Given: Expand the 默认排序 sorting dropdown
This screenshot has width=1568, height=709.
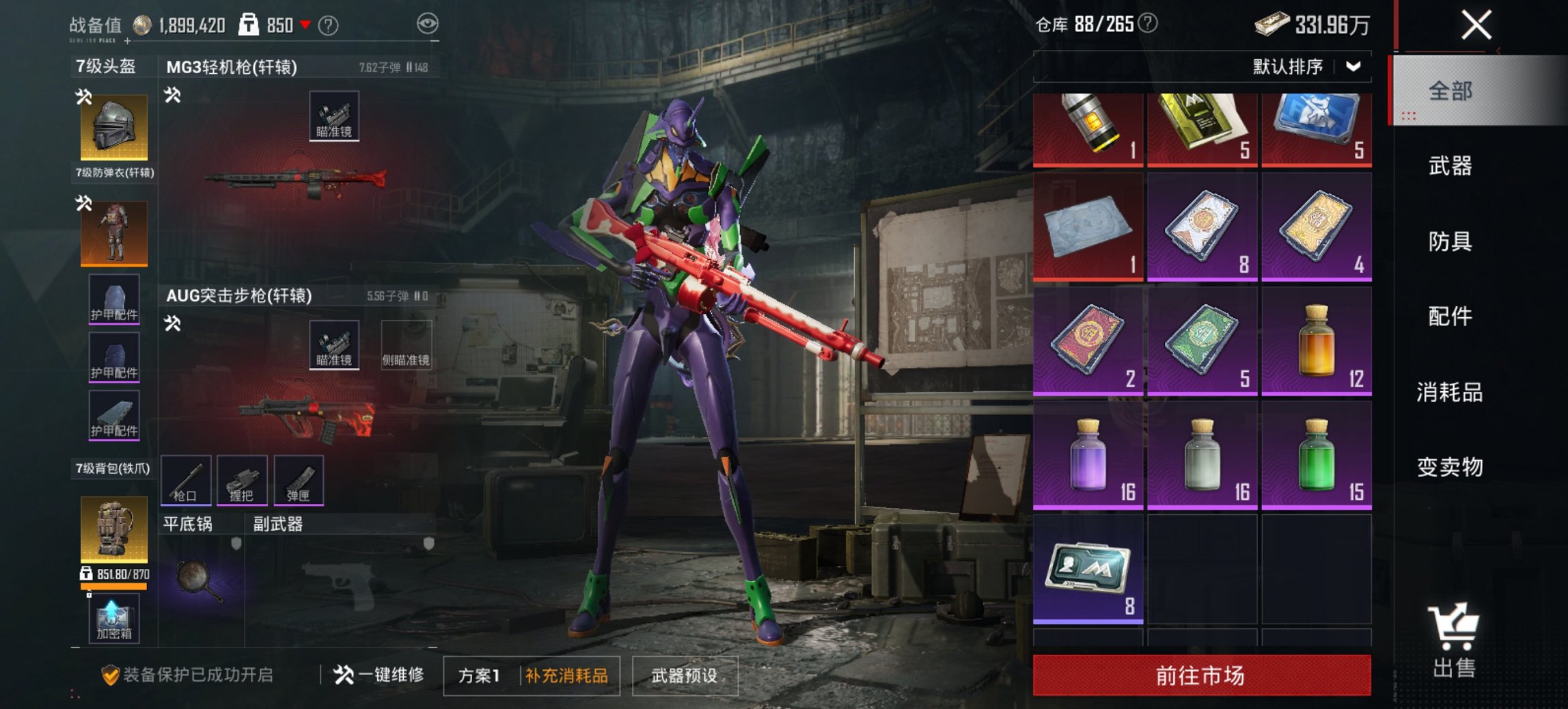Looking at the screenshot, I should [x=1291, y=66].
